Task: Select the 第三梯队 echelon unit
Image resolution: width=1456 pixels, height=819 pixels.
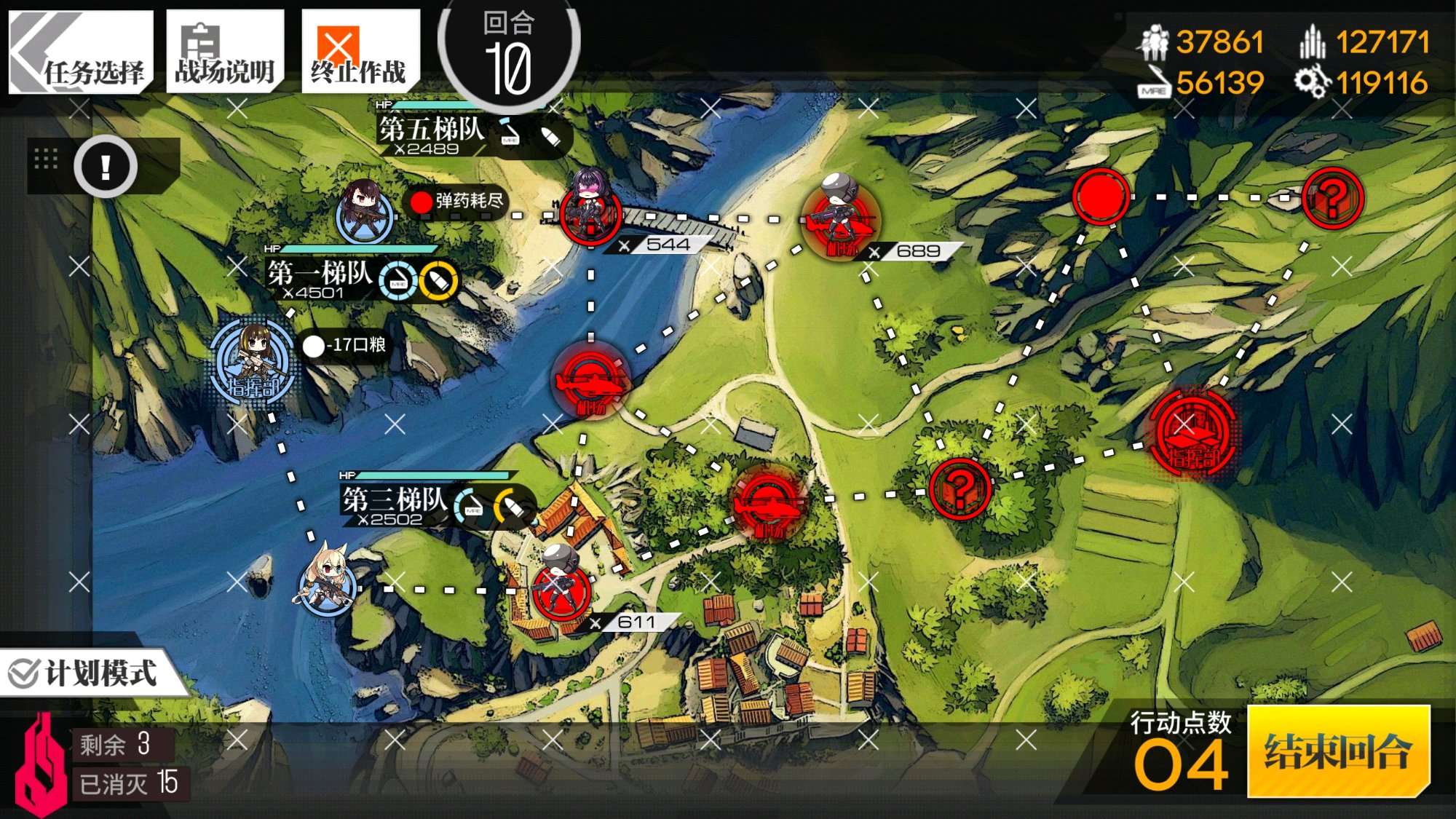Action: pos(328,582)
